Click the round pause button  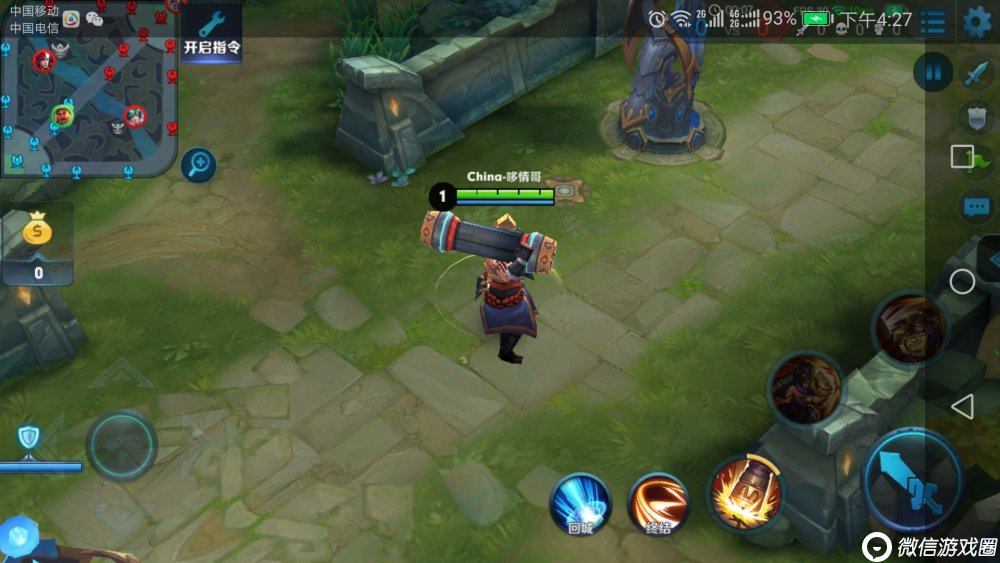click(x=933, y=72)
